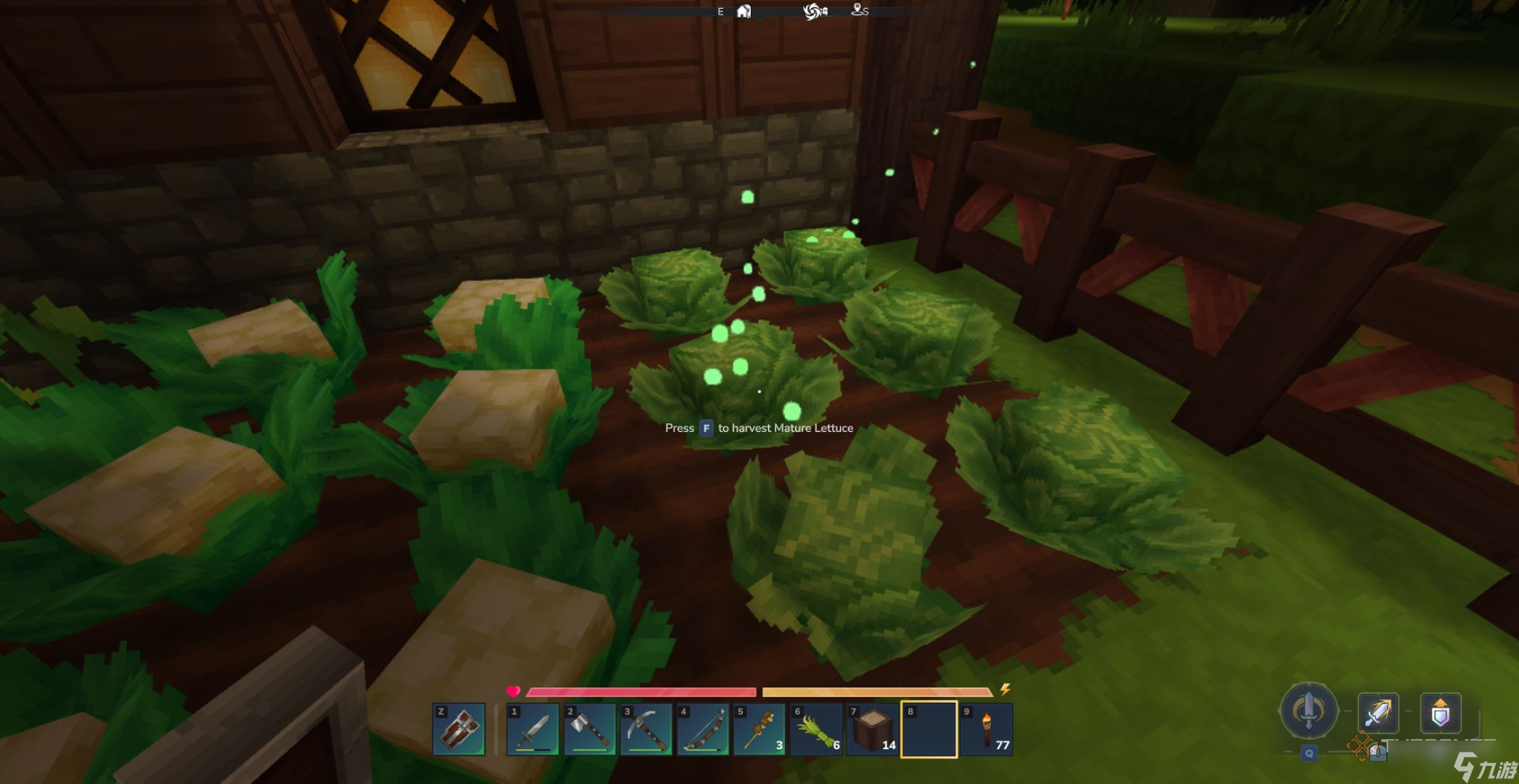Screen dimensions: 1519x784
Task: Switch to the bow in the hotbar
Action: point(702,730)
